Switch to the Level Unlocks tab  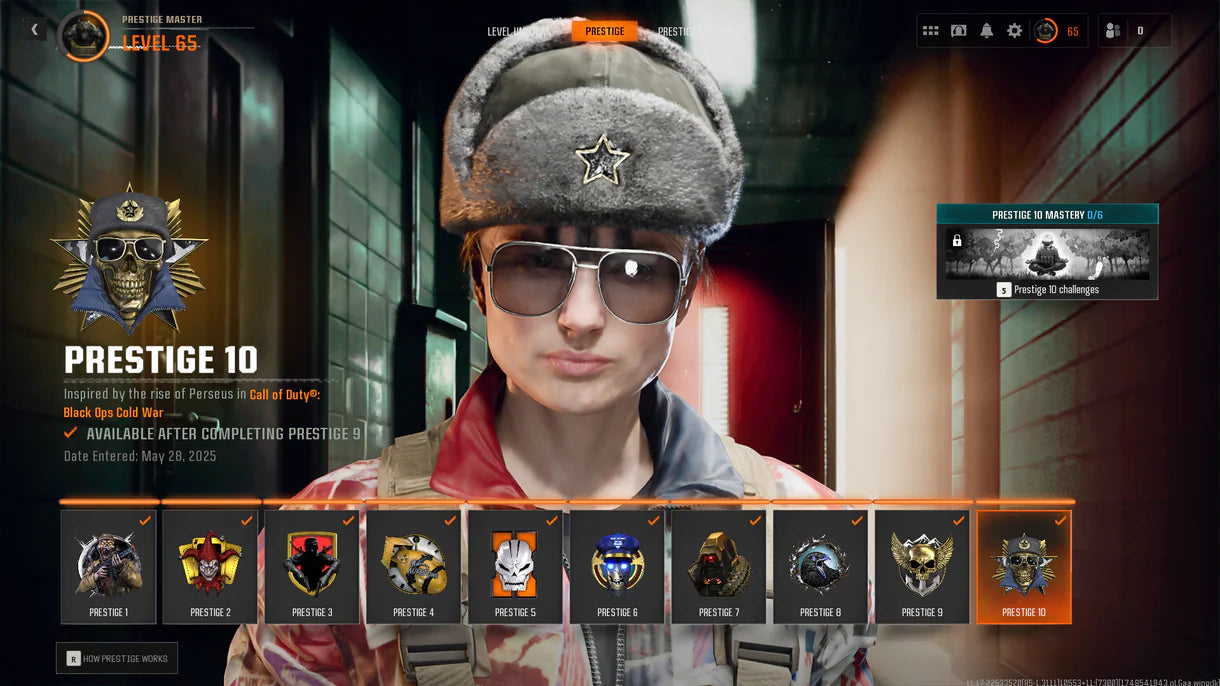(x=518, y=31)
